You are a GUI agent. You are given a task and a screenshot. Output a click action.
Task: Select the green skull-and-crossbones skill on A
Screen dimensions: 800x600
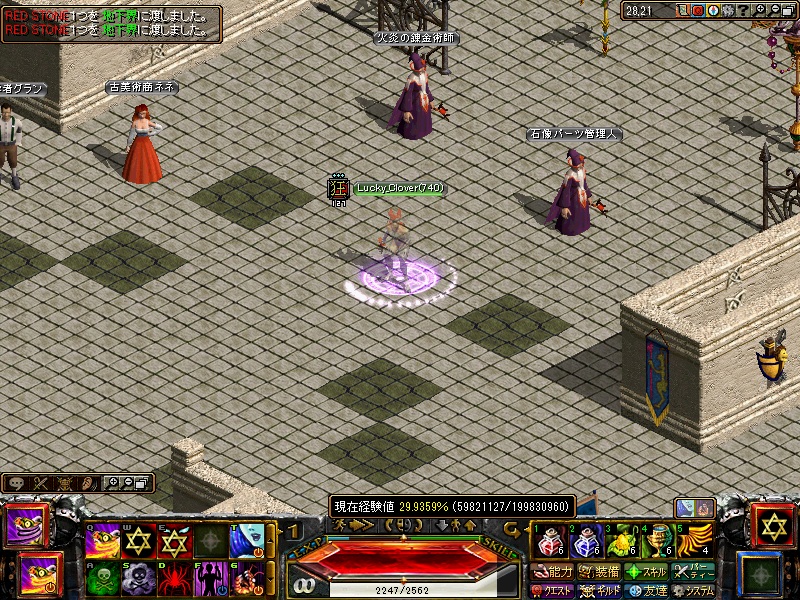[x=104, y=578]
